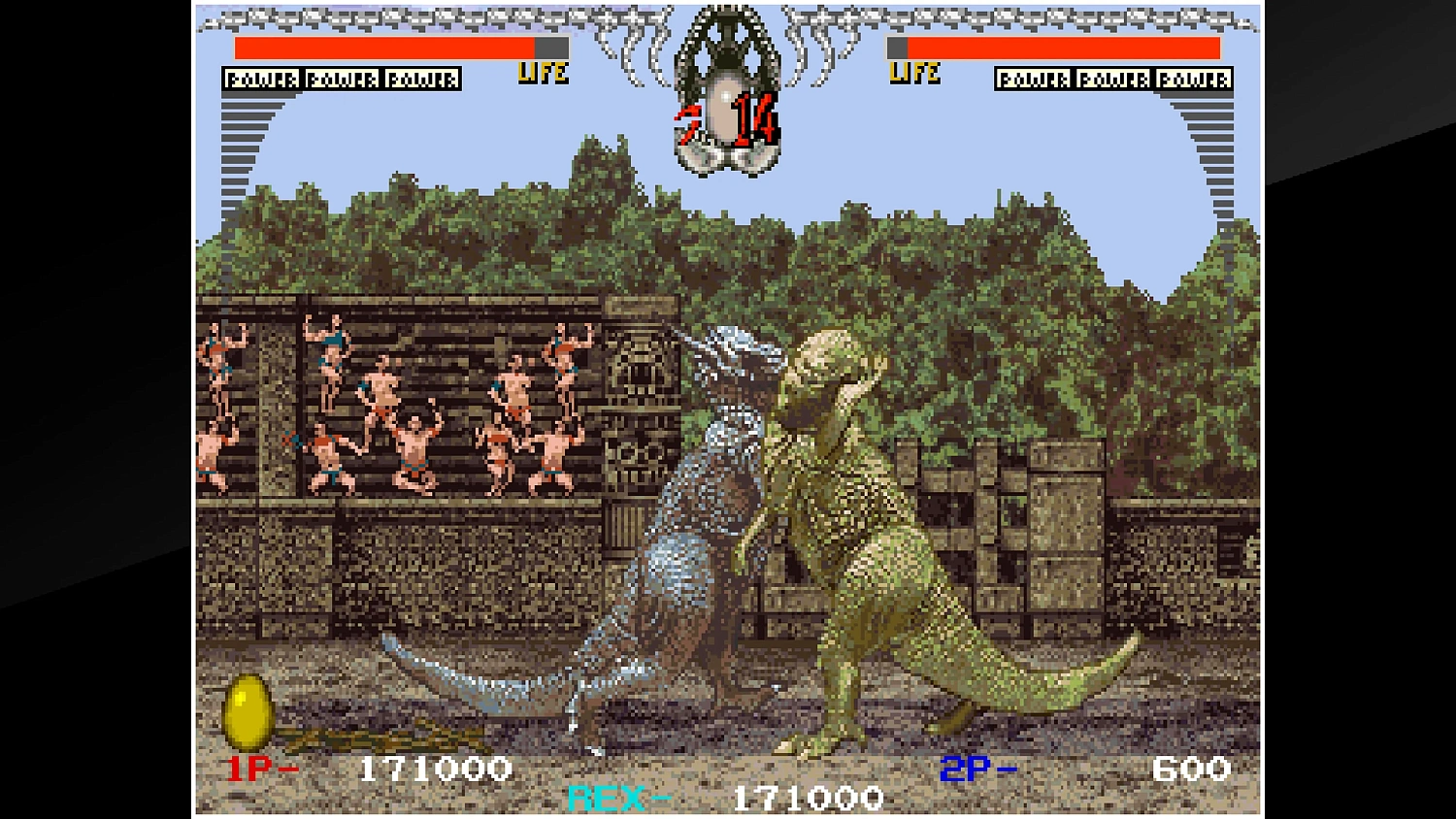Click the left player's first POWER icon
The height and width of the screenshot is (819, 1456).
(260, 79)
